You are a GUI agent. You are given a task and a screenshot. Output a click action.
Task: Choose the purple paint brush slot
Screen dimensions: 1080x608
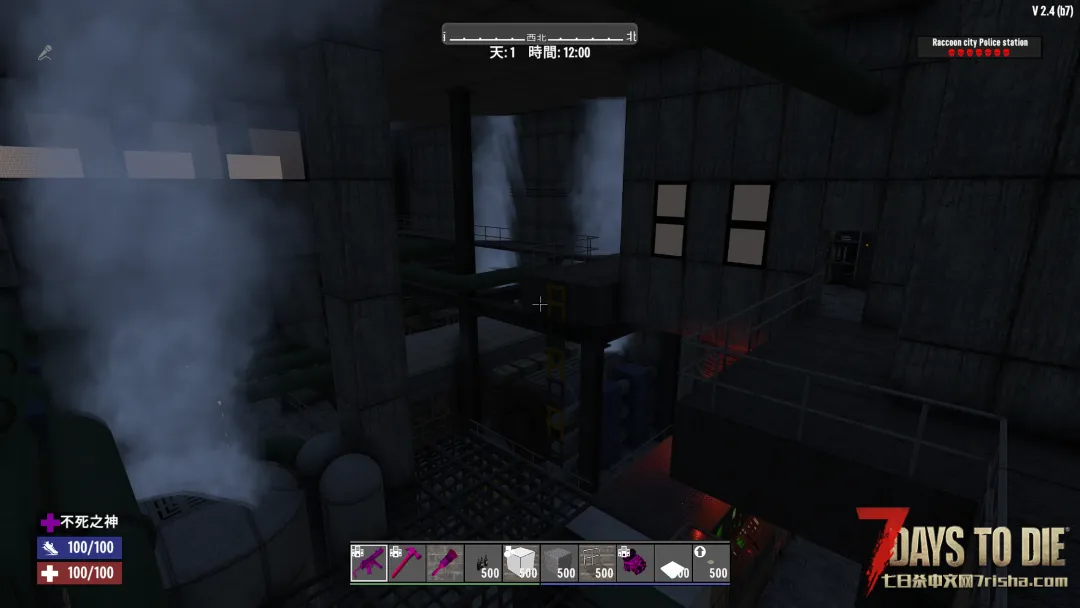445,563
